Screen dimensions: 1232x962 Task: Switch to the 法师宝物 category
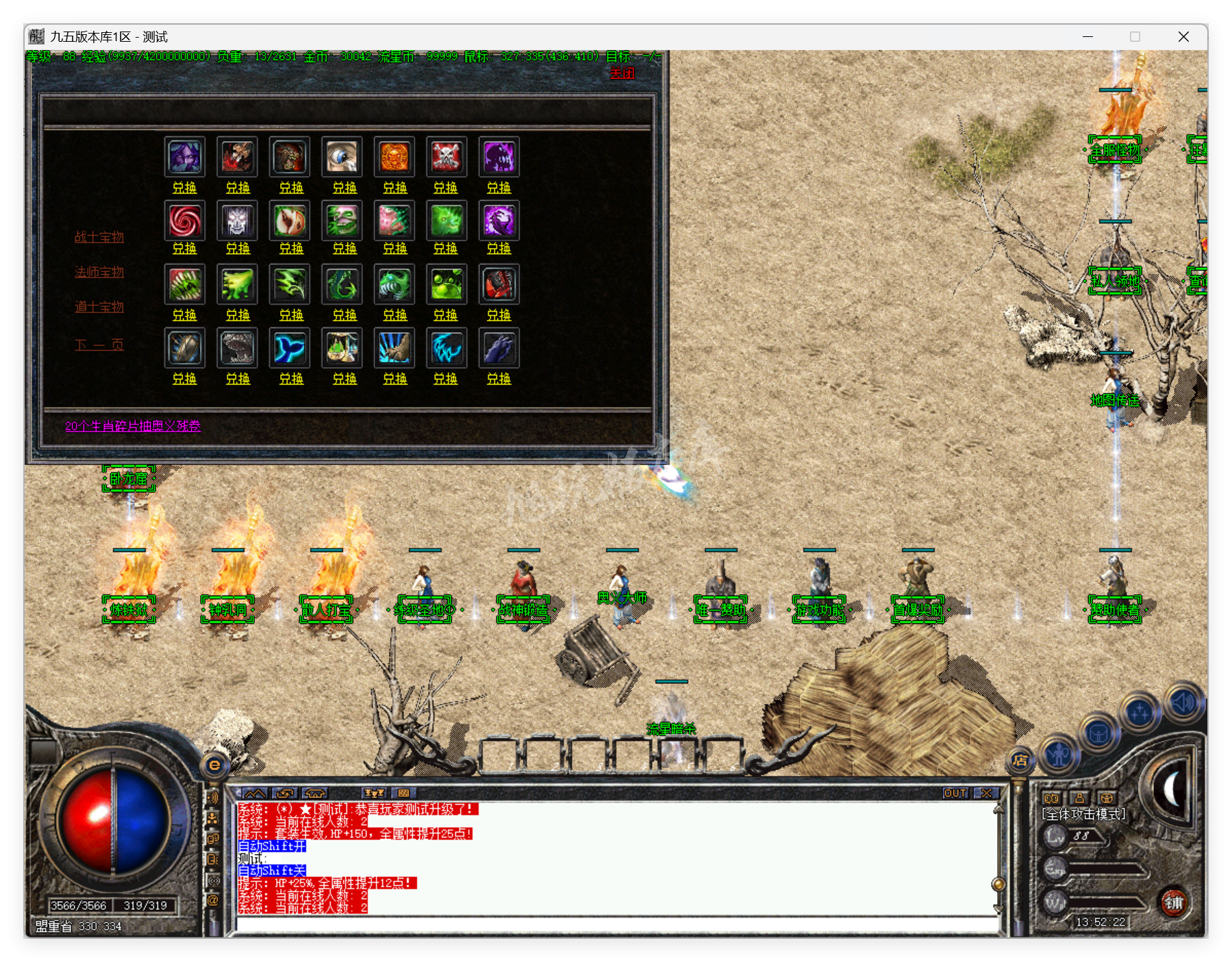click(99, 272)
